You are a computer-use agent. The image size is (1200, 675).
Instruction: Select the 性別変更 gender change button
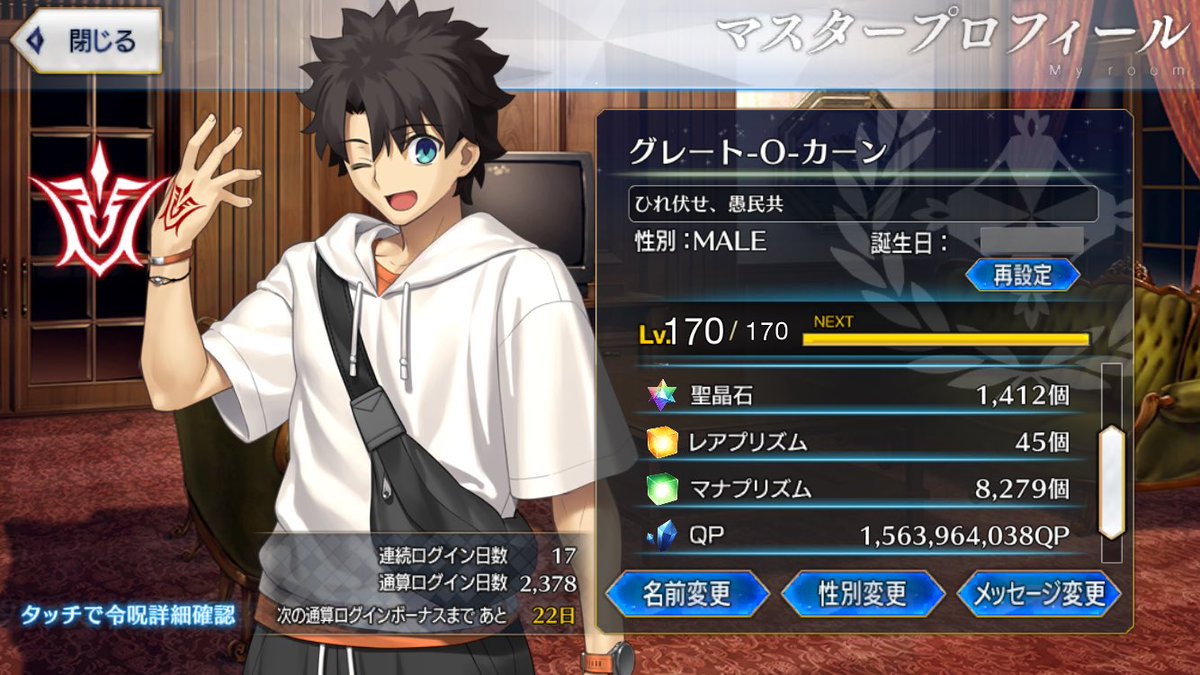click(x=863, y=594)
